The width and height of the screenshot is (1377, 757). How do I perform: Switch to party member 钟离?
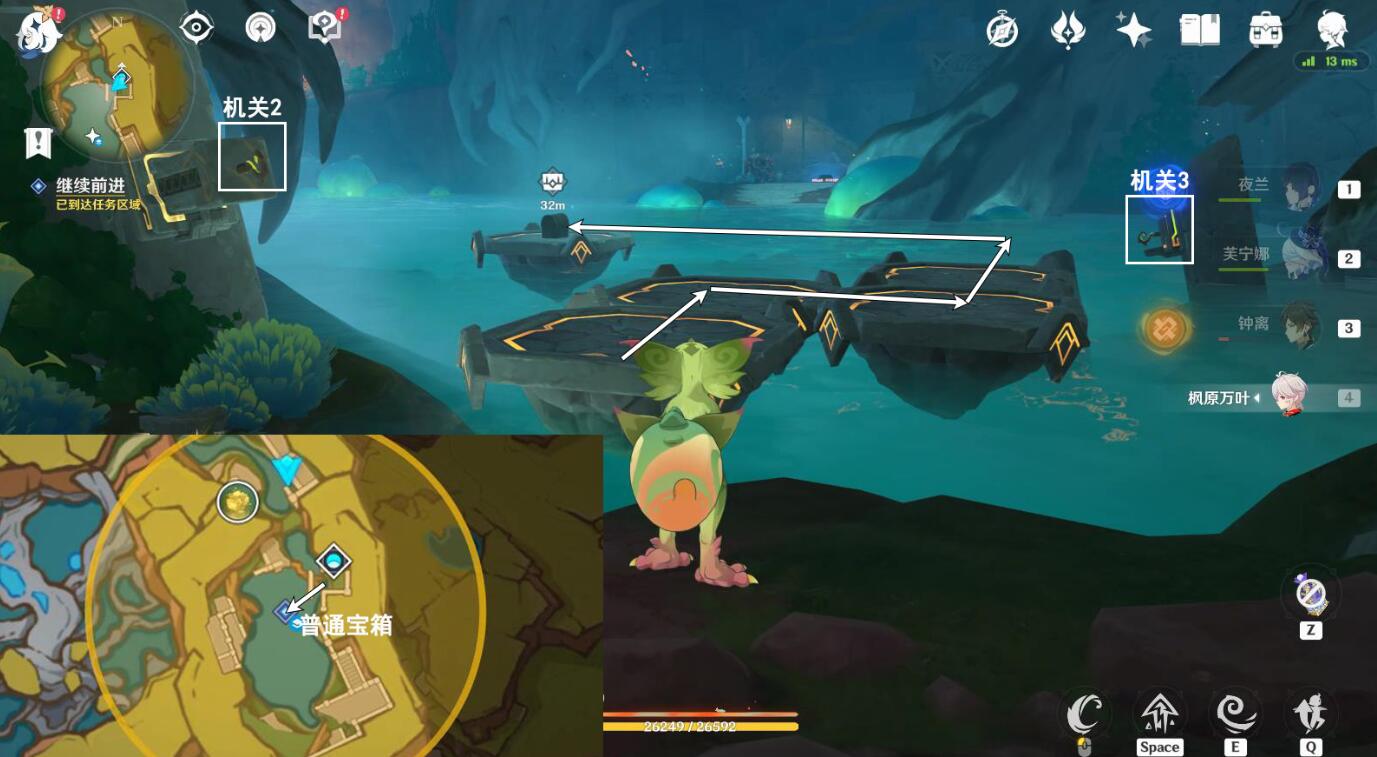pyautogui.click(x=1299, y=326)
